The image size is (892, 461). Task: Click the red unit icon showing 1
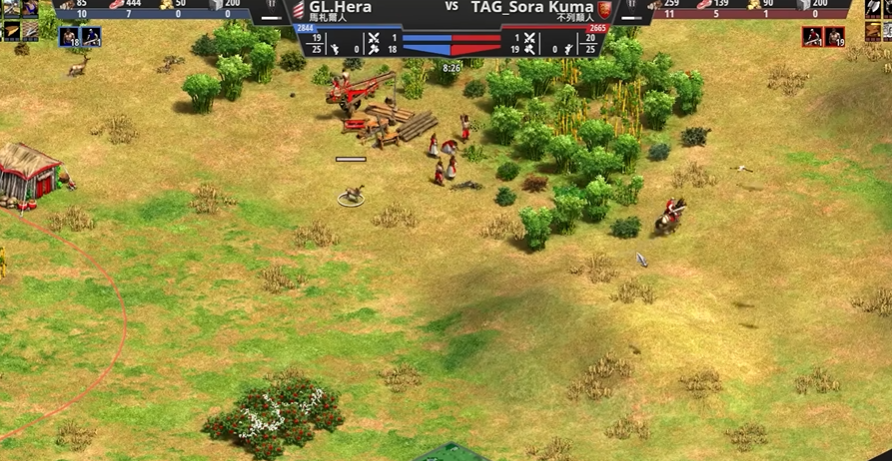[812, 37]
